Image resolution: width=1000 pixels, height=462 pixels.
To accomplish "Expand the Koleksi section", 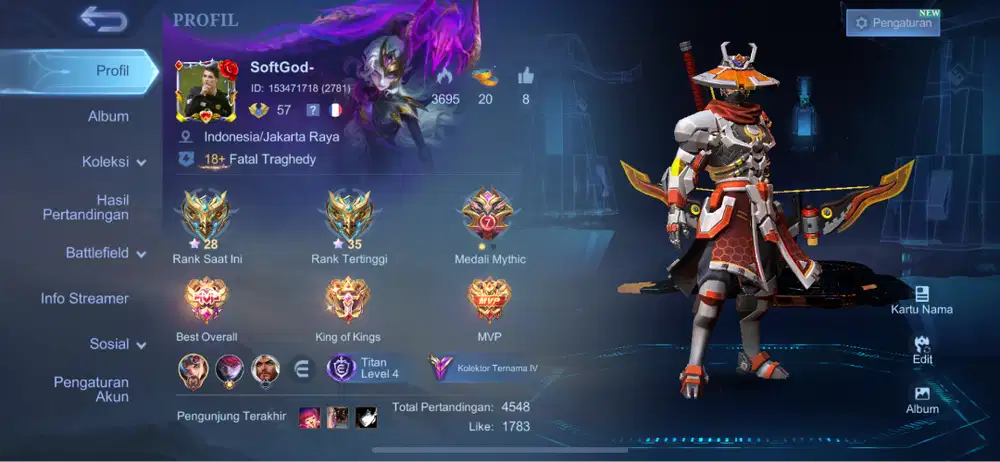I will click(x=114, y=161).
